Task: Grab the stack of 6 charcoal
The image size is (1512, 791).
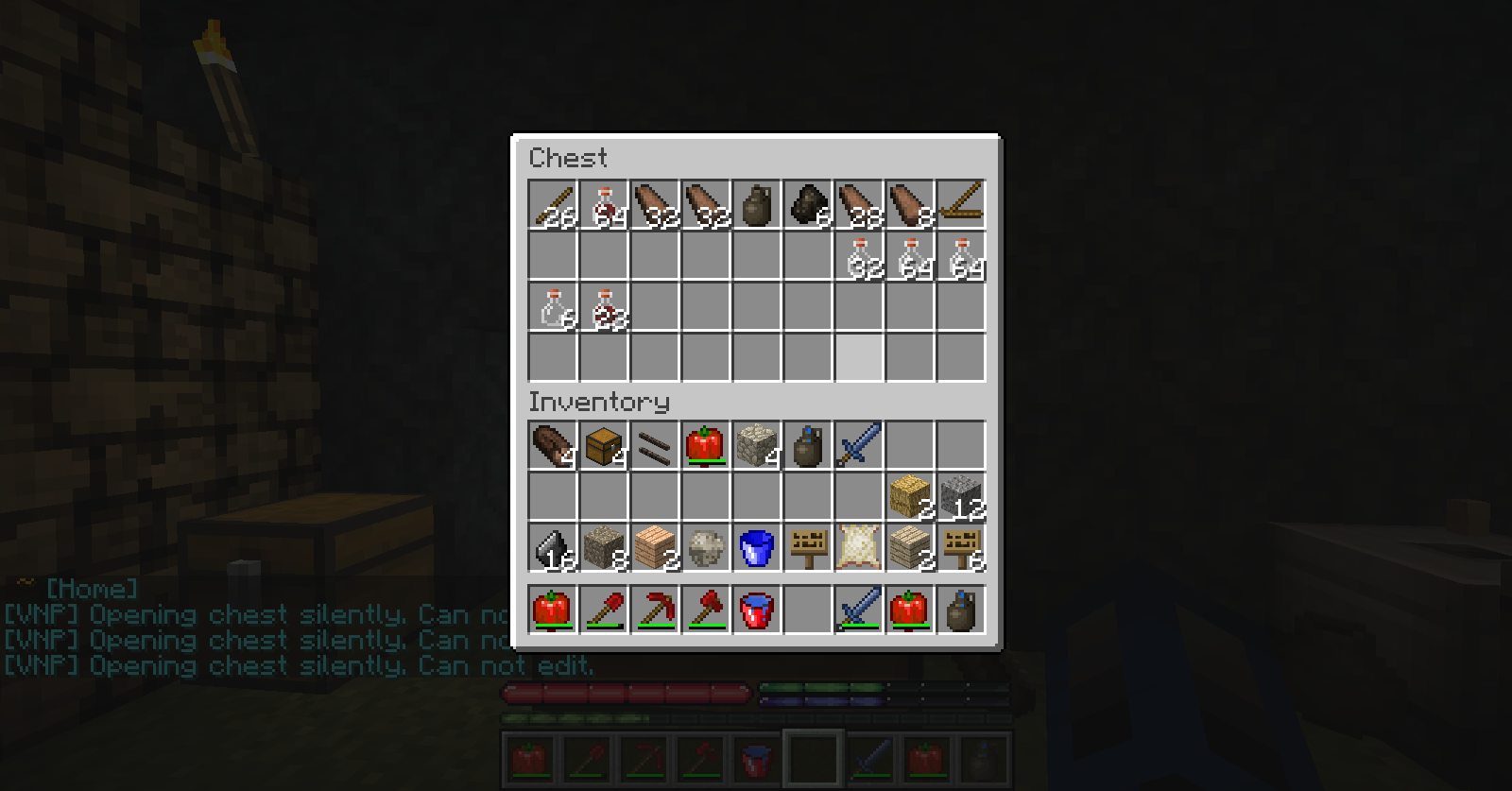Action: tap(808, 205)
